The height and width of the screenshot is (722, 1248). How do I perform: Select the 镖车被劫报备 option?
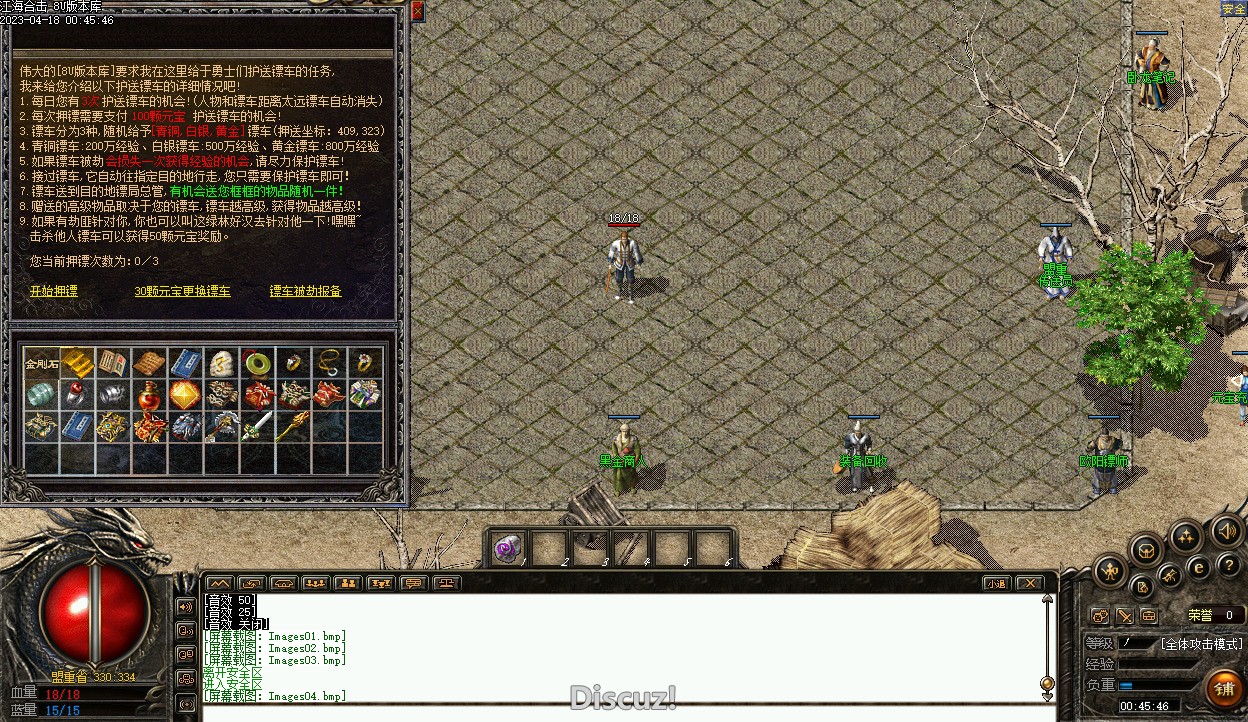coord(305,291)
